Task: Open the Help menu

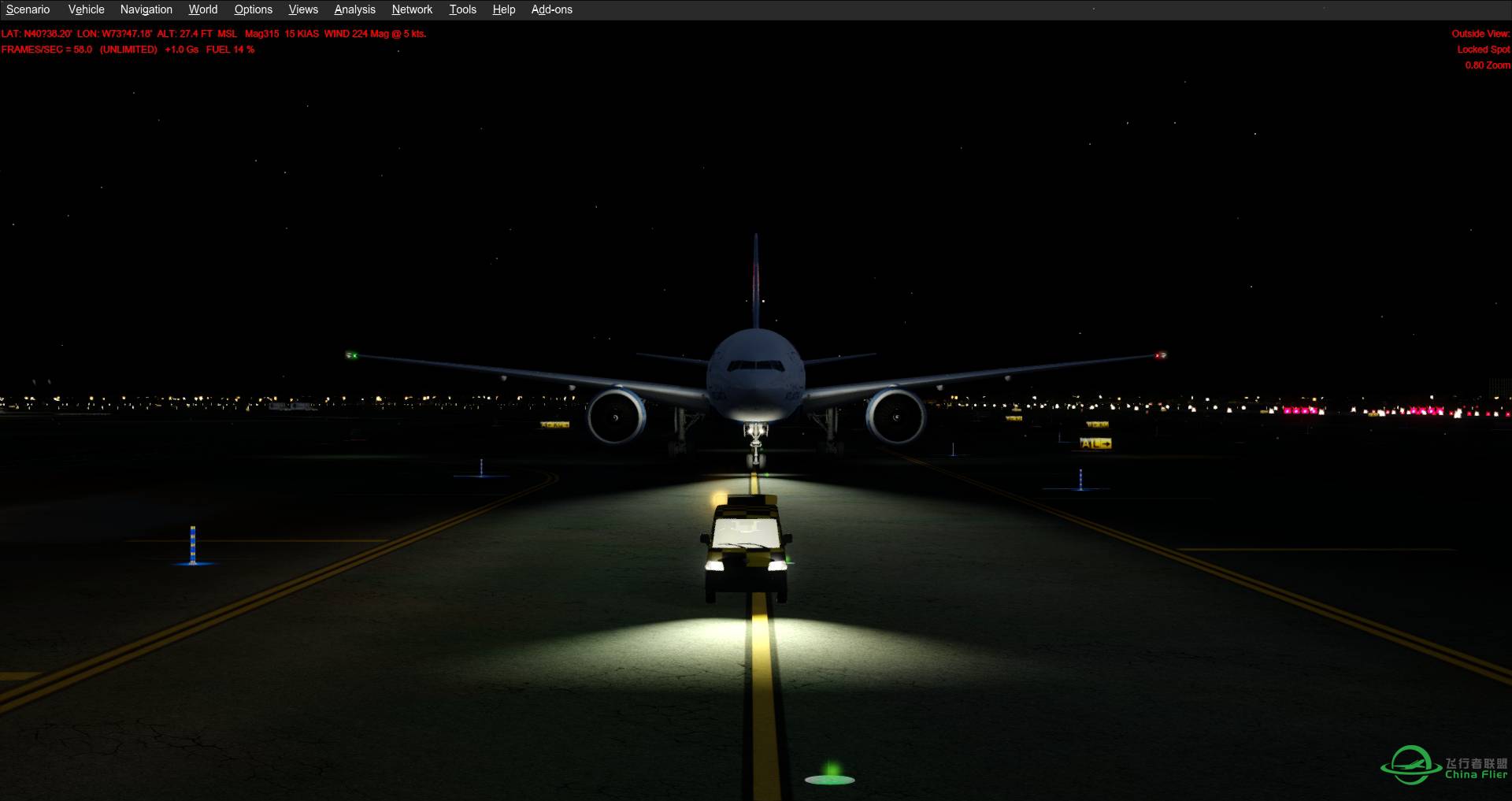Action: click(x=503, y=9)
